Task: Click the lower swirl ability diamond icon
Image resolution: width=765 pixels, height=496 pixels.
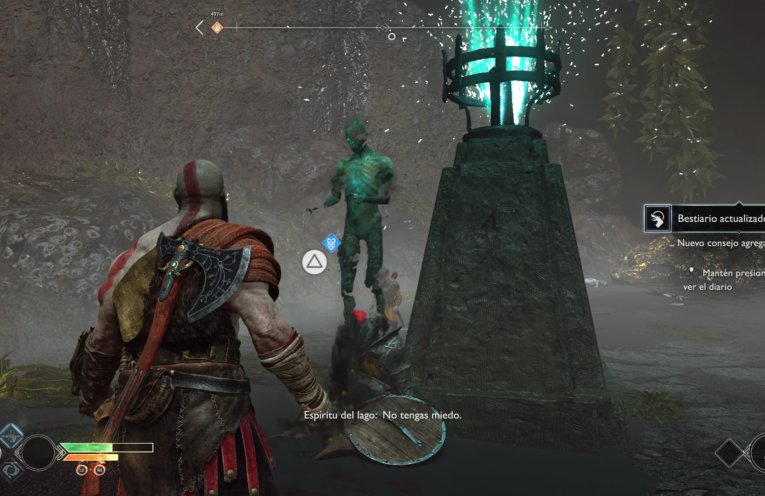Action: [10, 468]
